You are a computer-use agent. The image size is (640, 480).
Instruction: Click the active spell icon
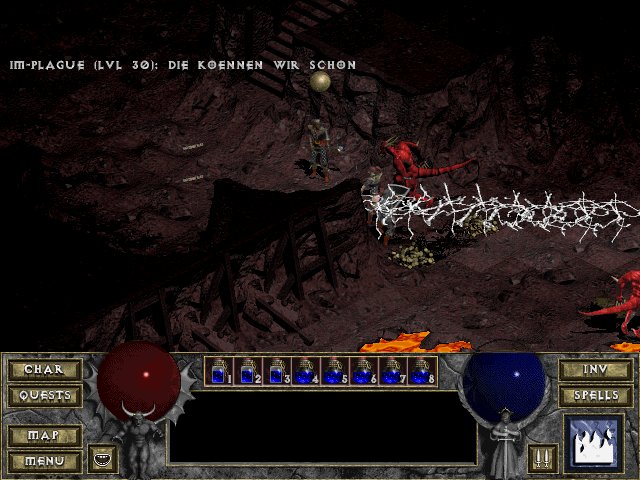pos(595,443)
